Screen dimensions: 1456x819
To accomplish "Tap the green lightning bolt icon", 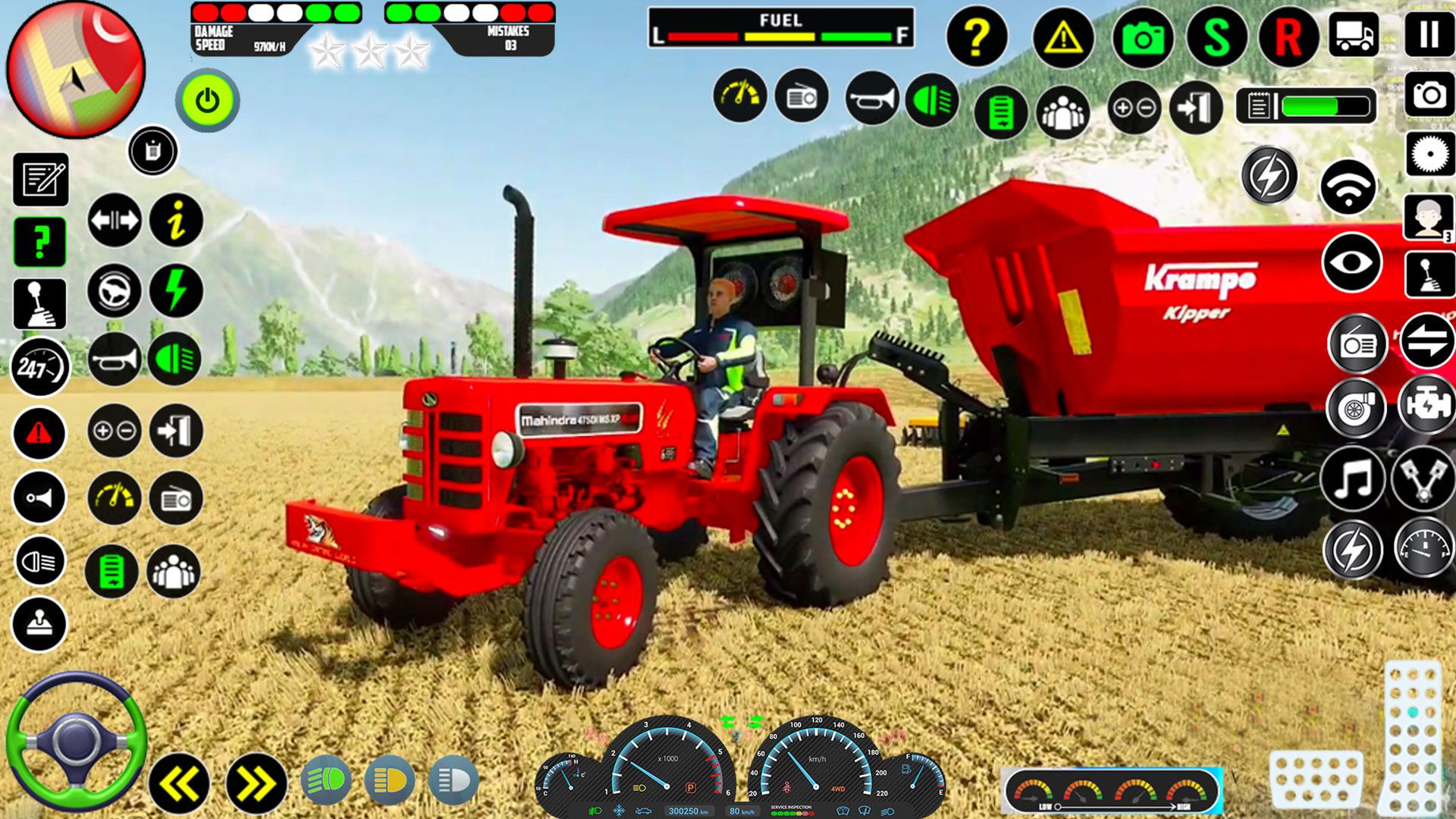I will click(176, 290).
